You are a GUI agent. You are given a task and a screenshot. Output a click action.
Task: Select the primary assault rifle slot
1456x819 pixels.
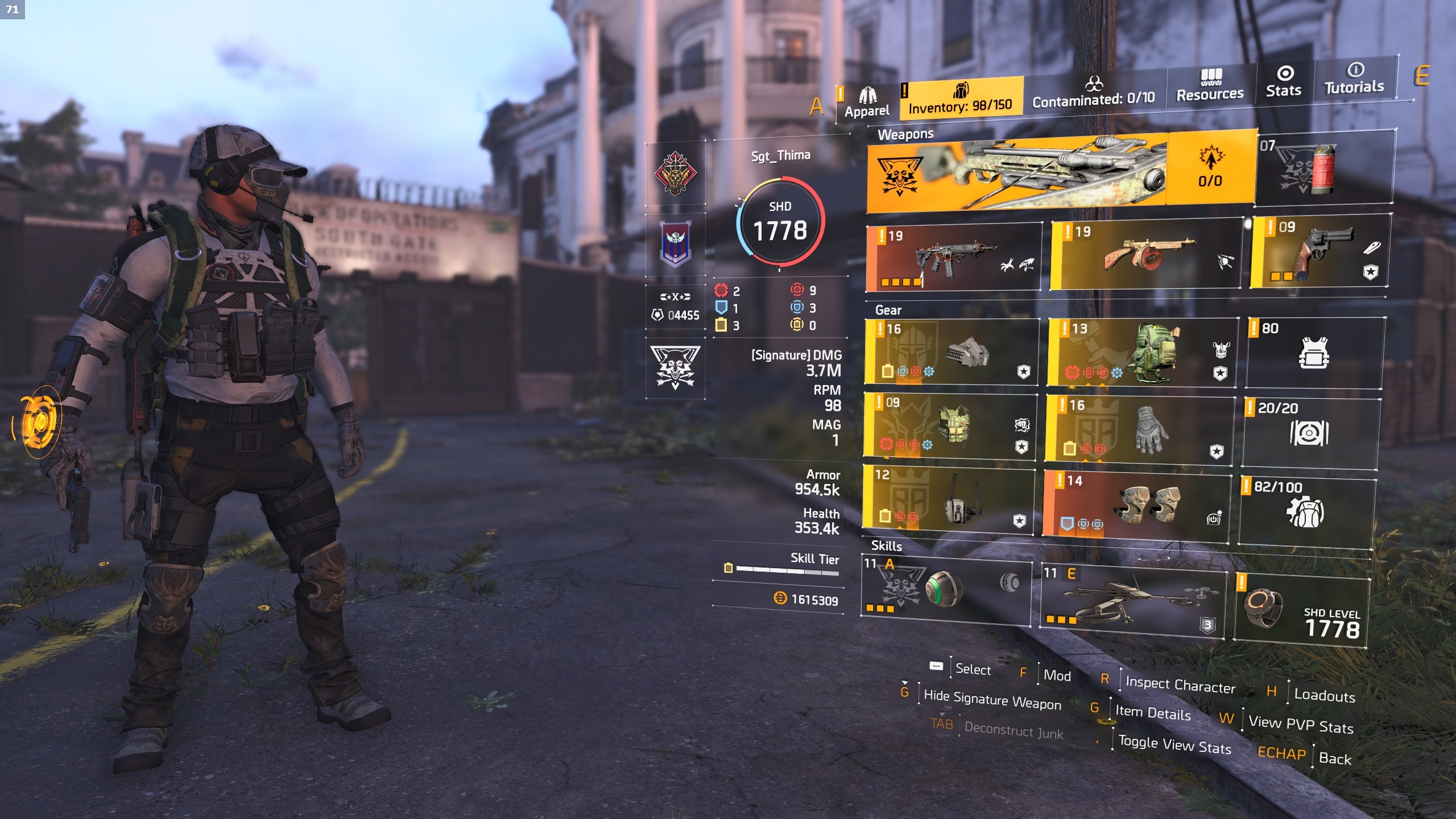click(954, 258)
